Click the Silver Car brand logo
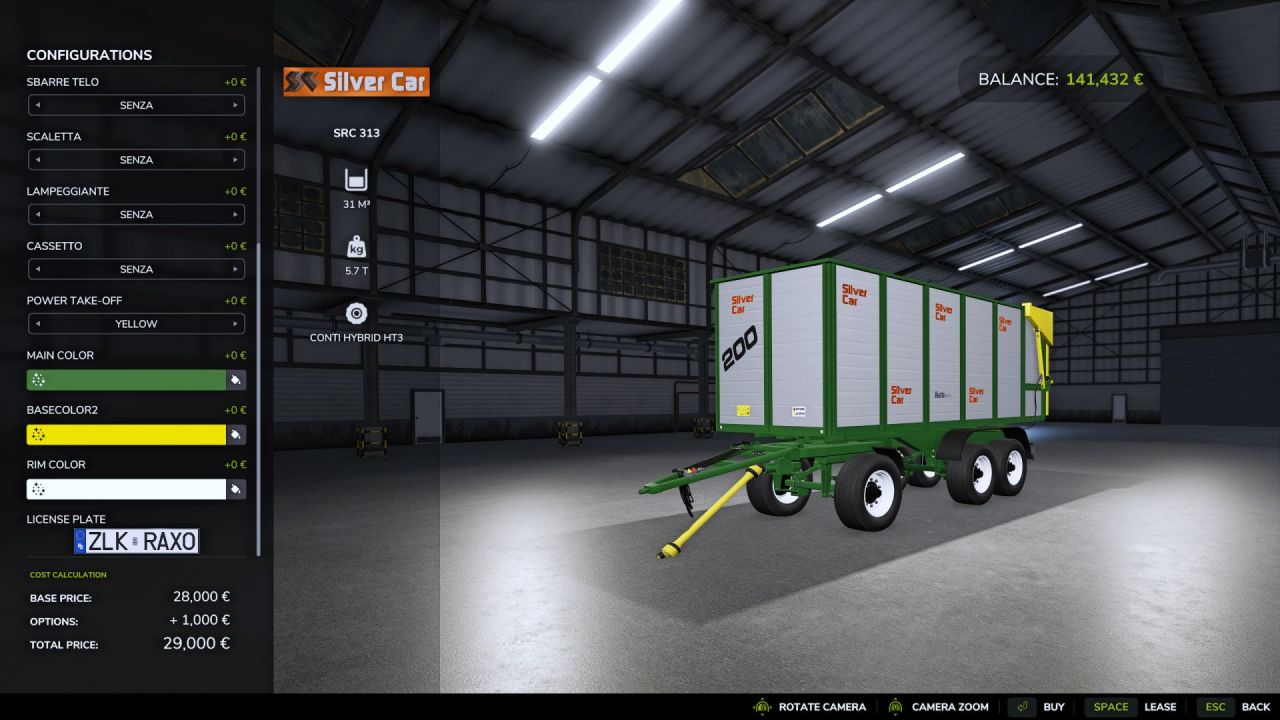Screen dimensions: 1280x720 tap(356, 82)
